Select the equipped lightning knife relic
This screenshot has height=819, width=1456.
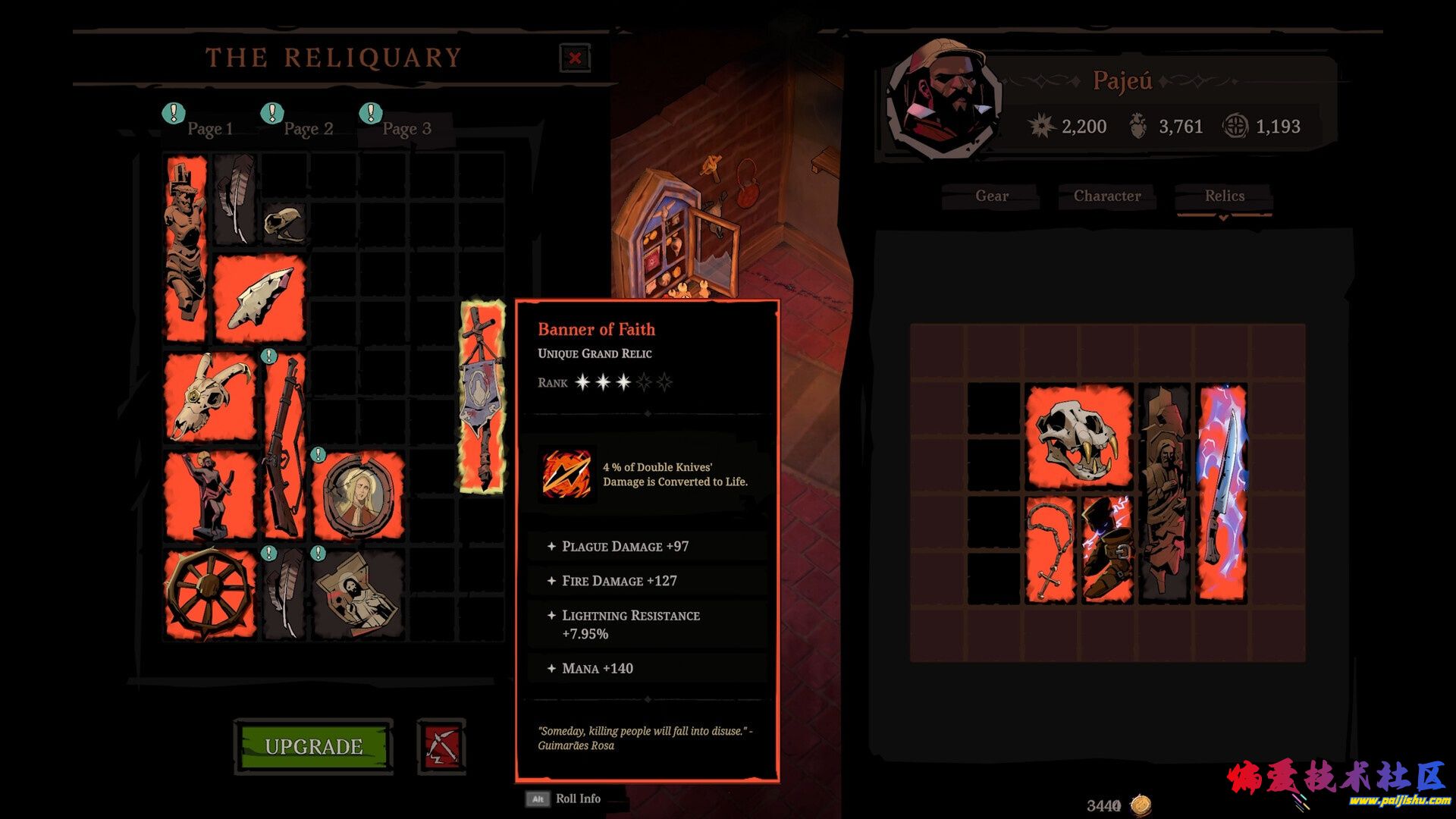pyautogui.click(x=1221, y=493)
